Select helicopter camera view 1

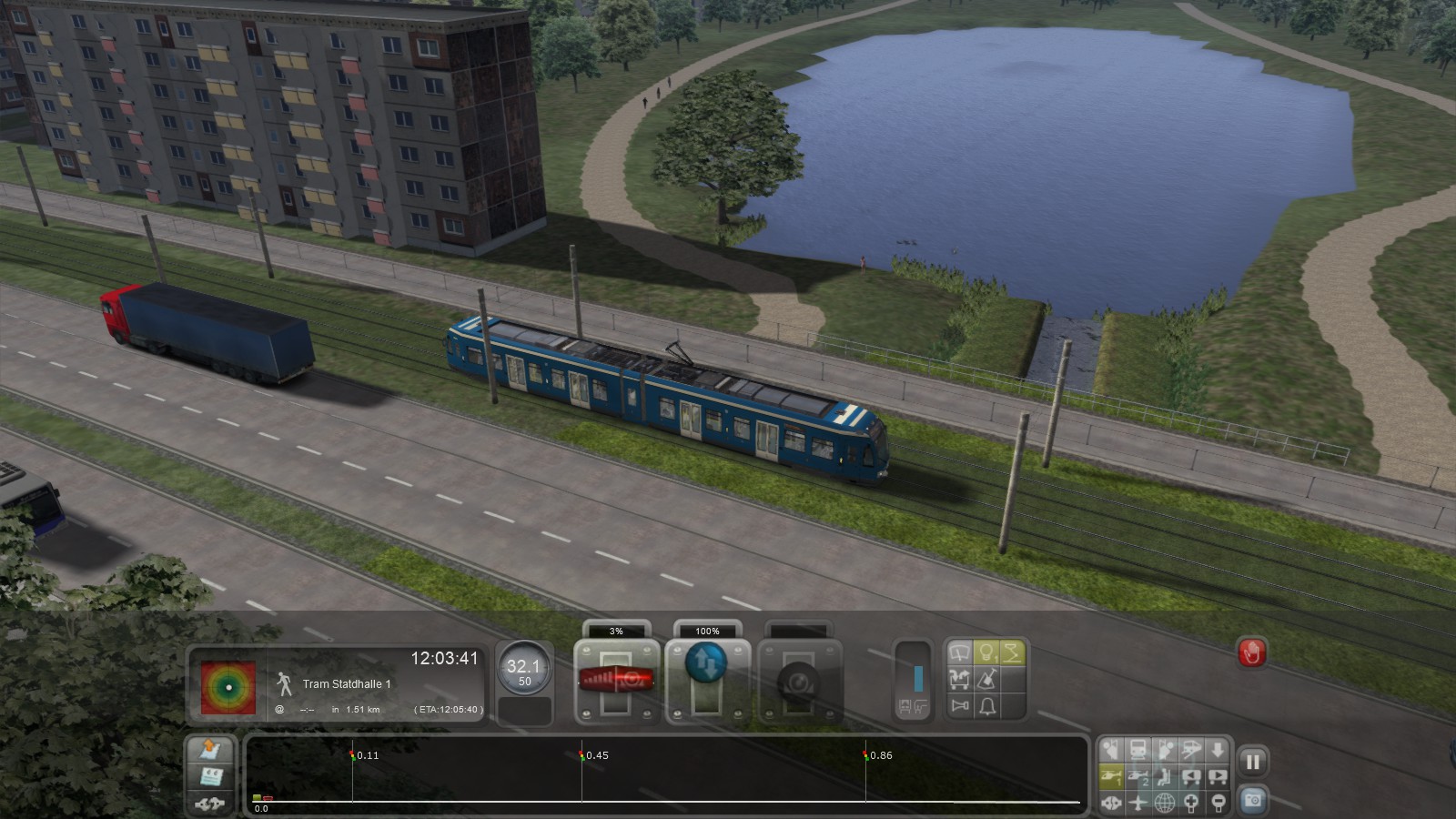coord(1111,776)
